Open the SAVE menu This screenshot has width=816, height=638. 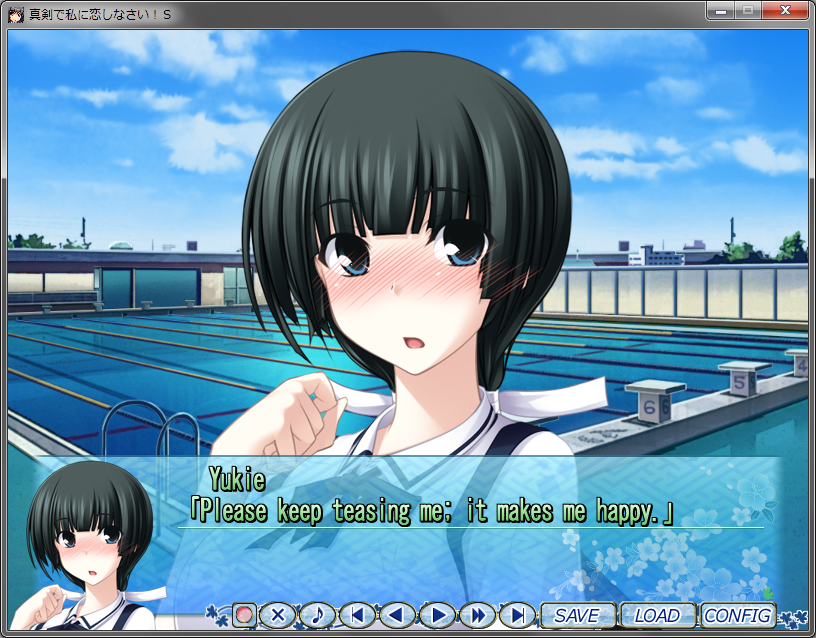tap(577, 615)
